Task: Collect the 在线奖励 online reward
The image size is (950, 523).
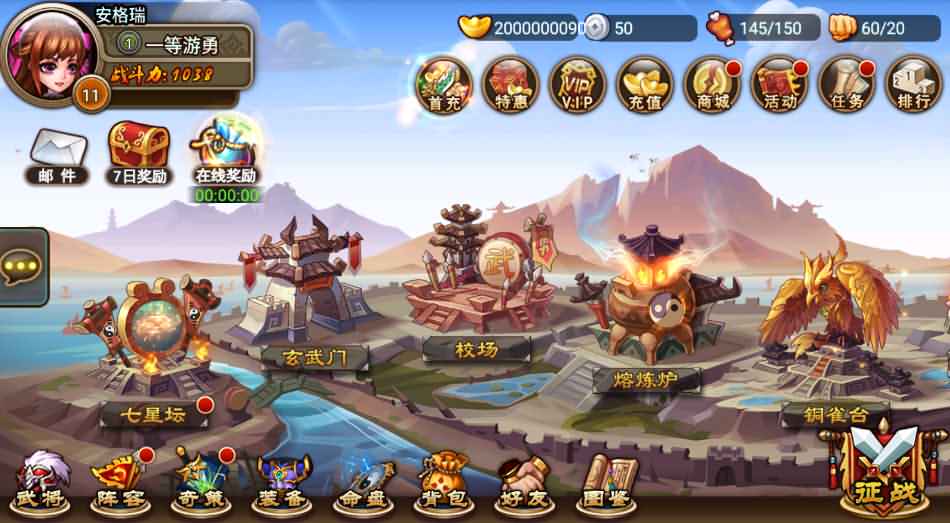Action: 225,153
